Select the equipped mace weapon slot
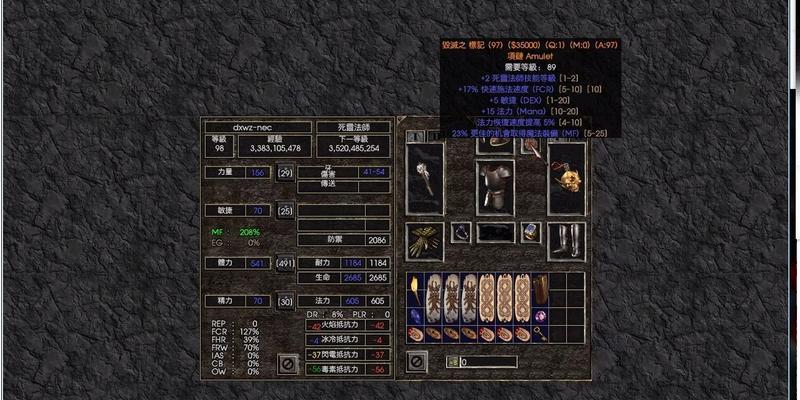The image size is (800, 400). coord(426,177)
